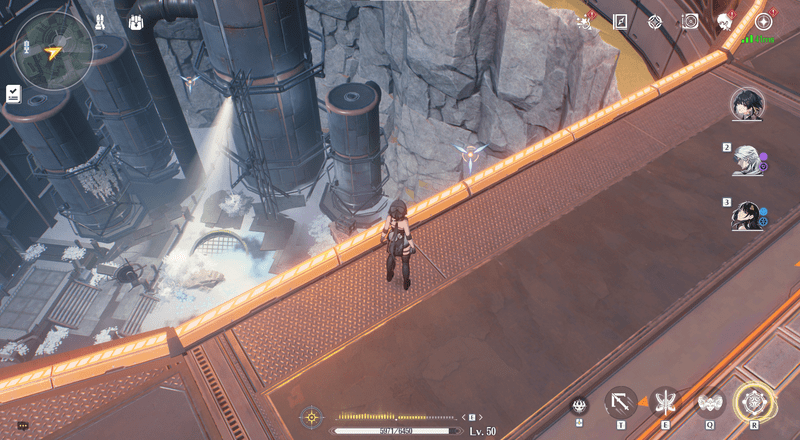Image resolution: width=800 pixels, height=440 pixels.
Task: Unleash the glowing ultimate skill labeled R
Action: [x=753, y=402]
